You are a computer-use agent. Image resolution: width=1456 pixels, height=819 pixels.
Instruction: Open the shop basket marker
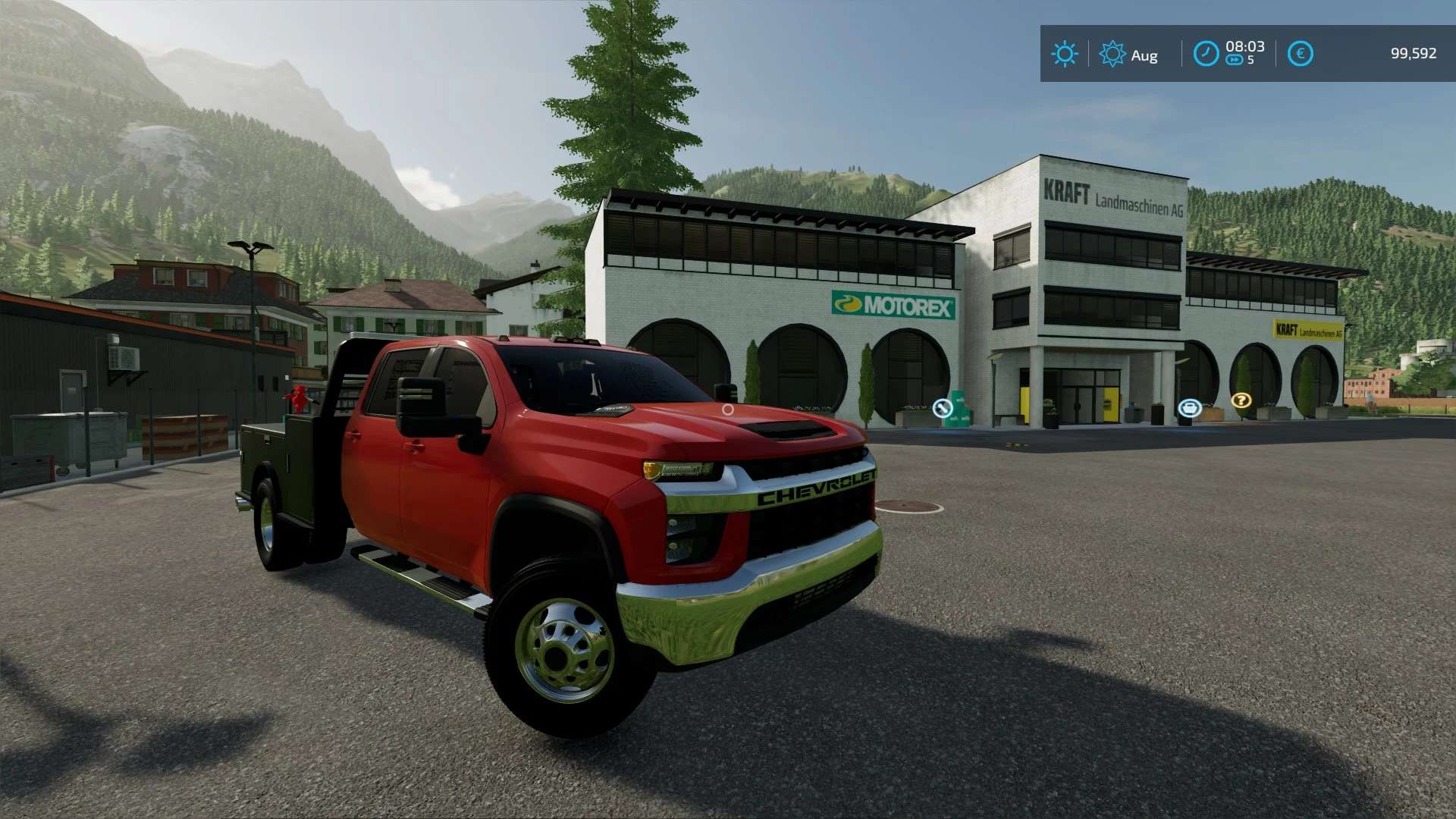[1189, 409]
